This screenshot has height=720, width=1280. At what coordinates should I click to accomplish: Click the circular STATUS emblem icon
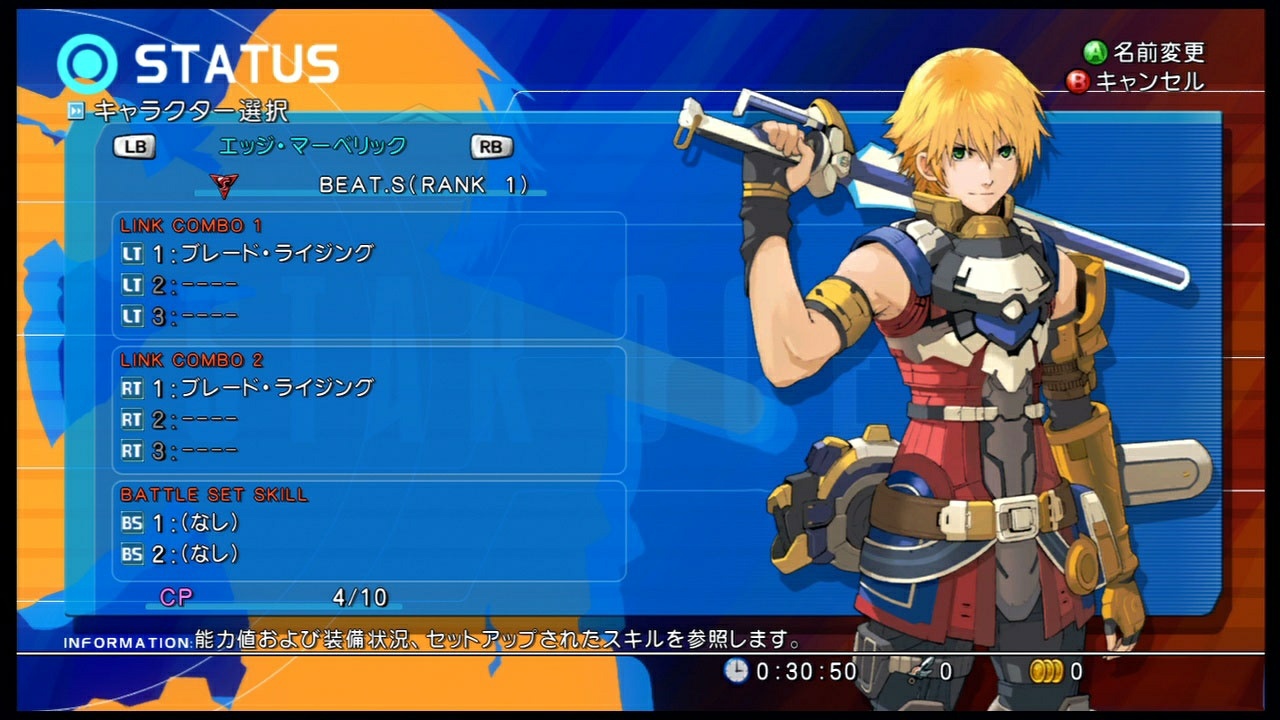click(x=87, y=62)
